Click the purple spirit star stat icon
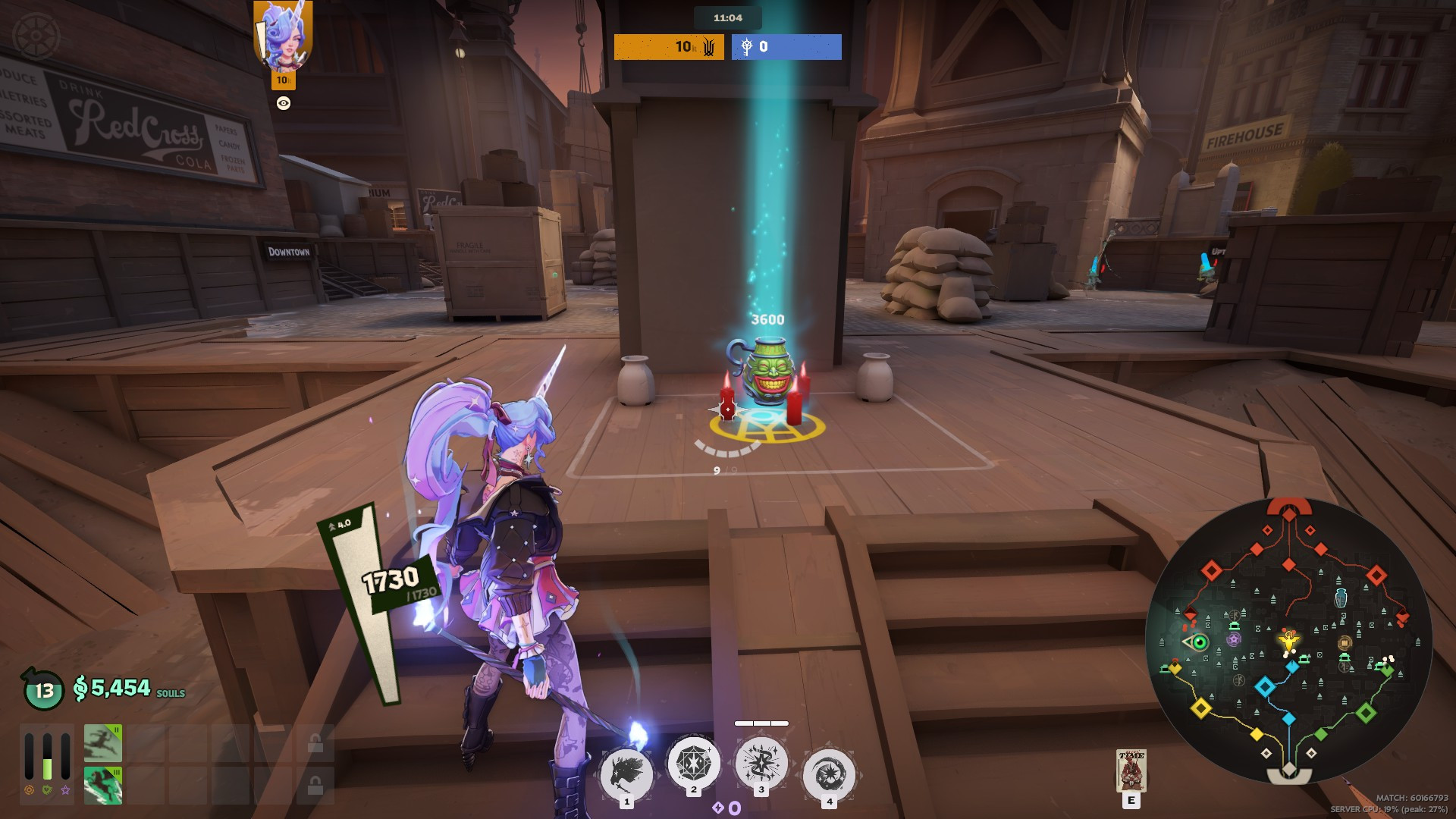Viewport: 1456px width, 819px height. (x=66, y=789)
